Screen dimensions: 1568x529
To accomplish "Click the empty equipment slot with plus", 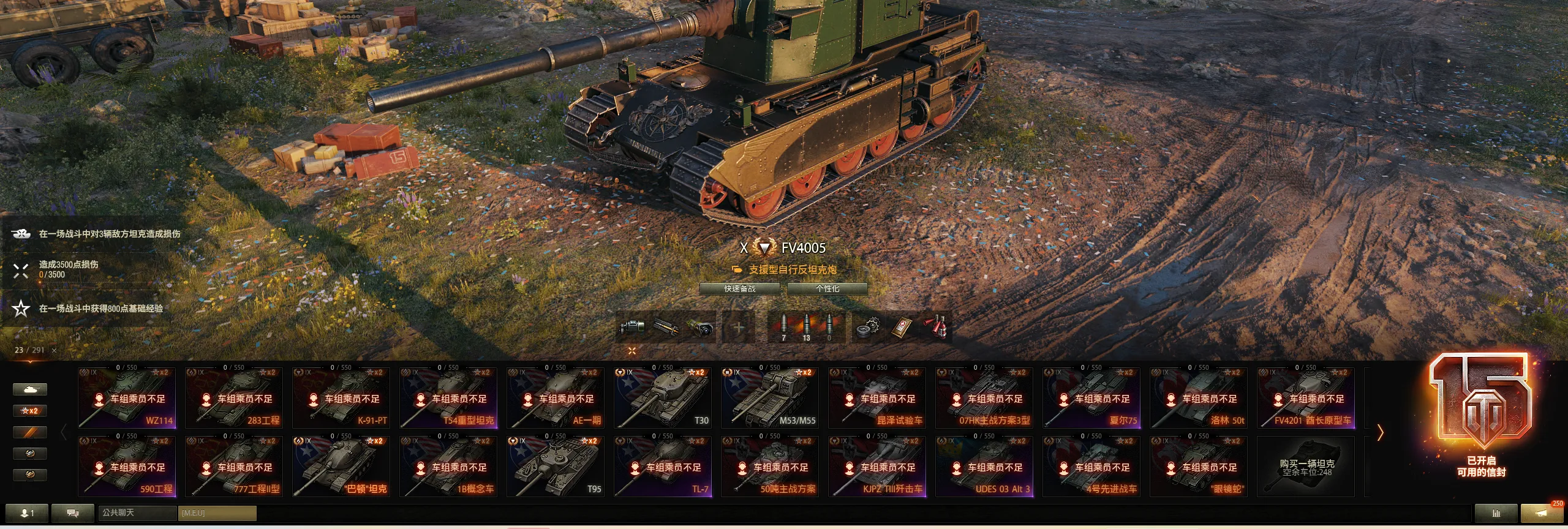I will tap(739, 328).
